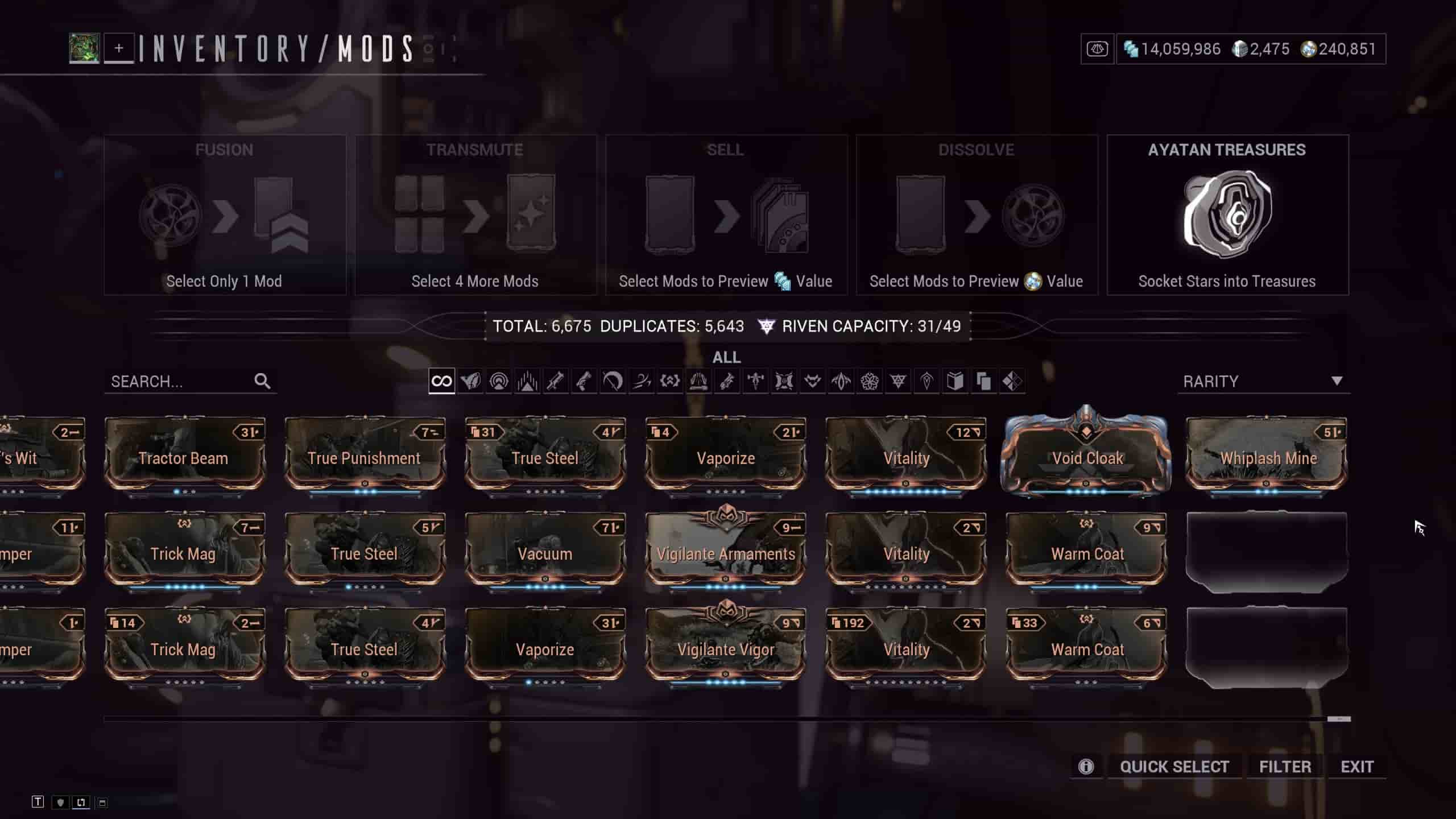Viewport: 1456px width, 819px height.
Task: Select the pistol mods filter icon
Action: coord(584,381)
